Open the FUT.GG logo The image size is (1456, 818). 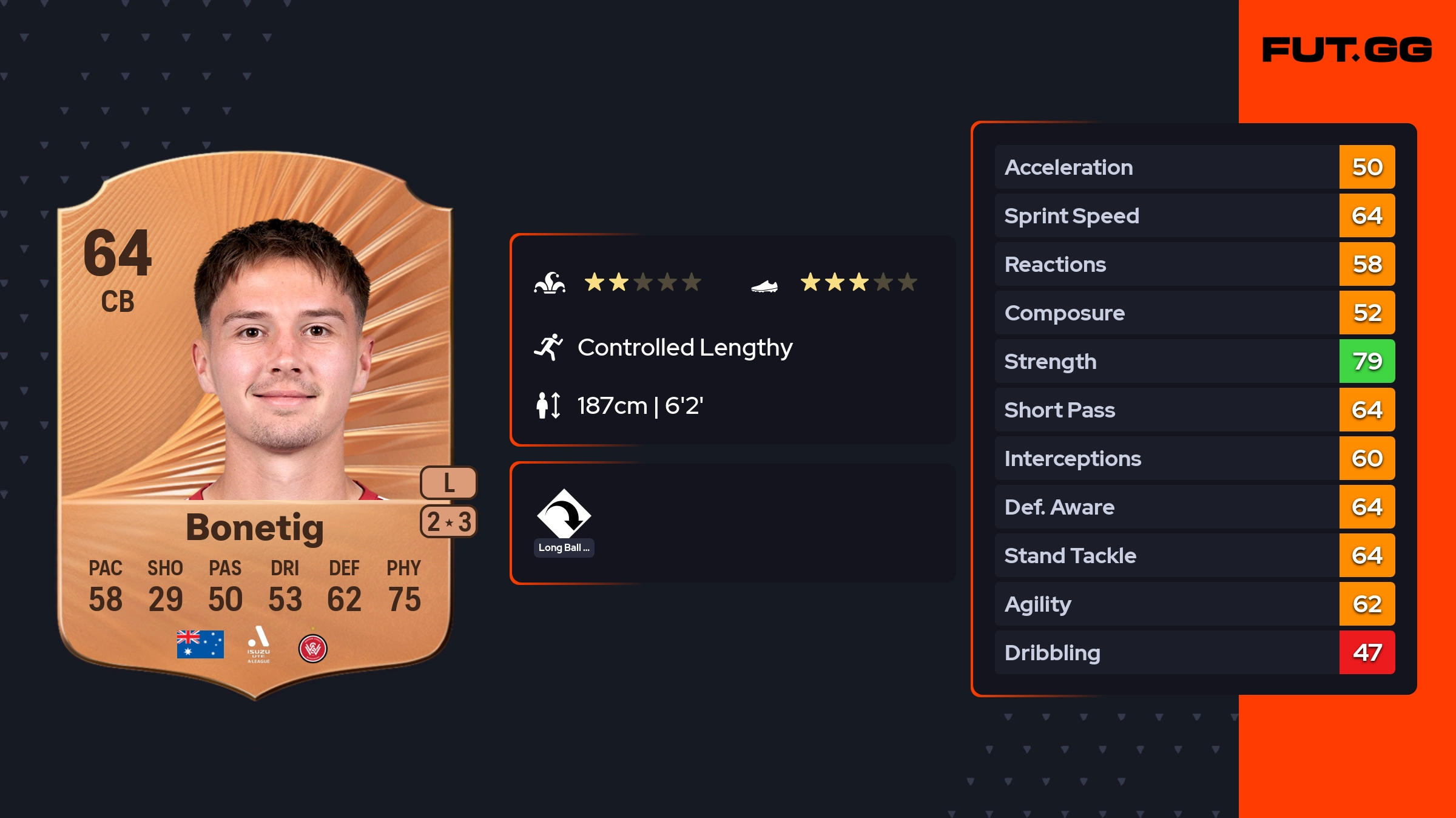coord(1347,50)
